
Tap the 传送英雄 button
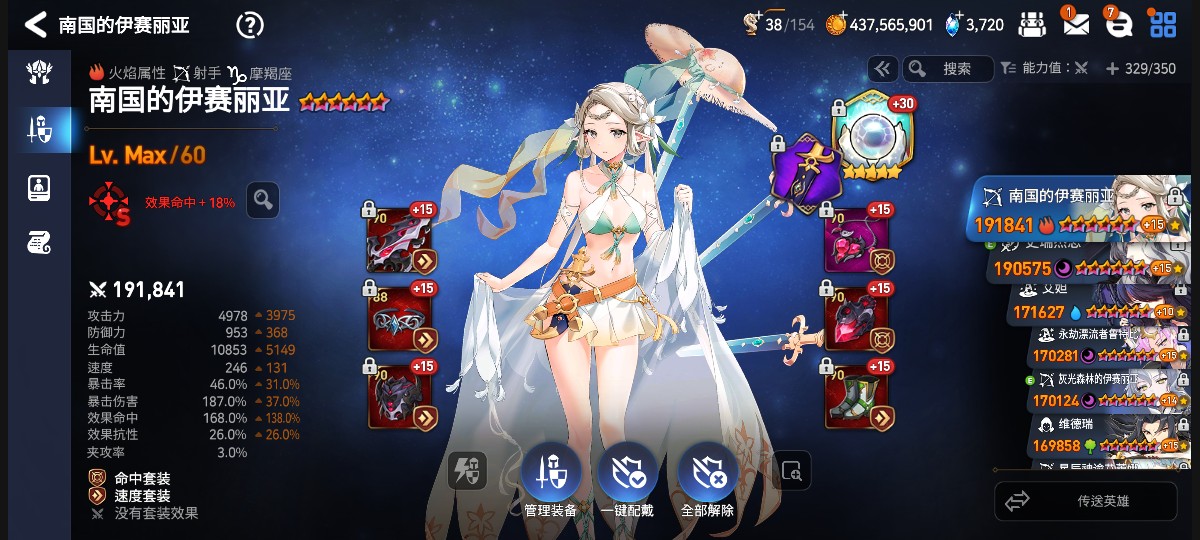(x=1086, y=501)
